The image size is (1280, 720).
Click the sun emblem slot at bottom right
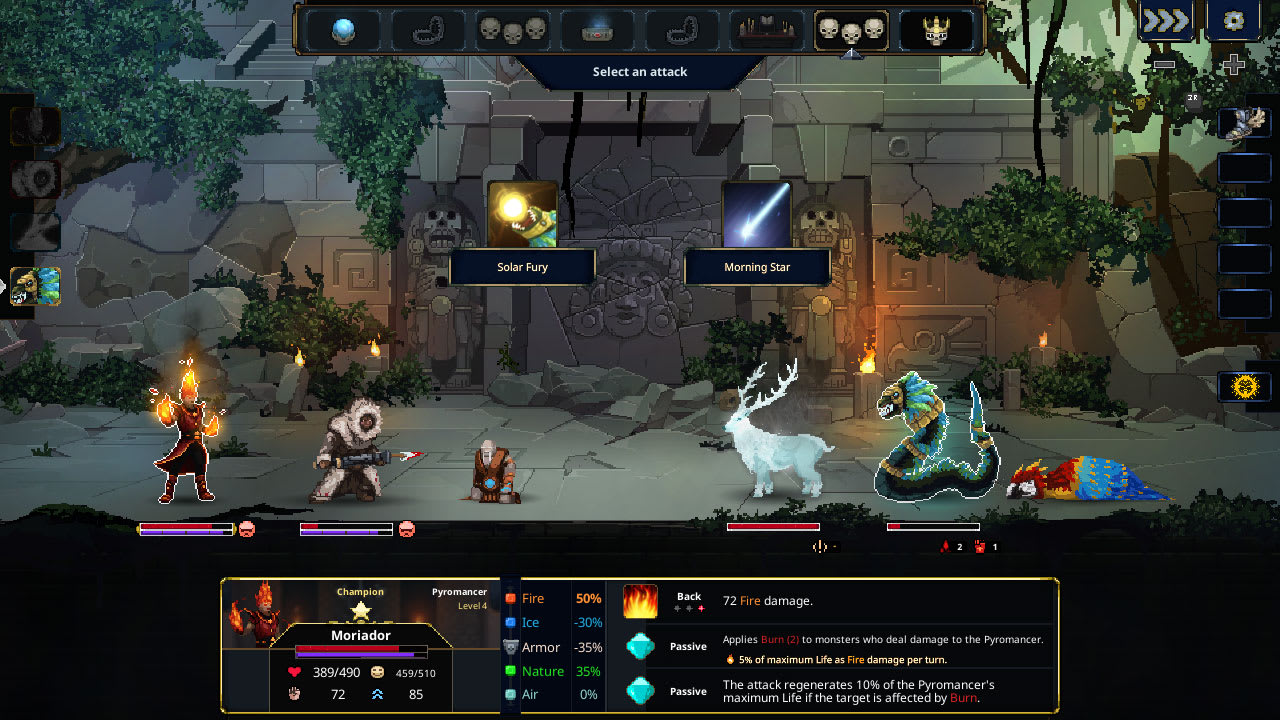[x=1243, y=385]
